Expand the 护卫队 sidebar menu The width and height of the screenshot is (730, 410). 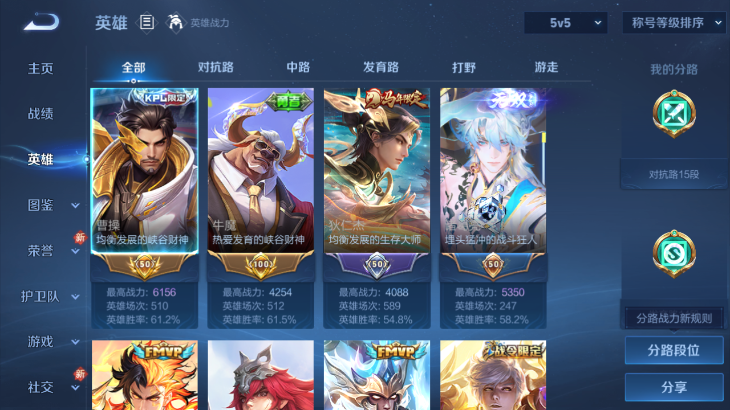tap(52, 296)
